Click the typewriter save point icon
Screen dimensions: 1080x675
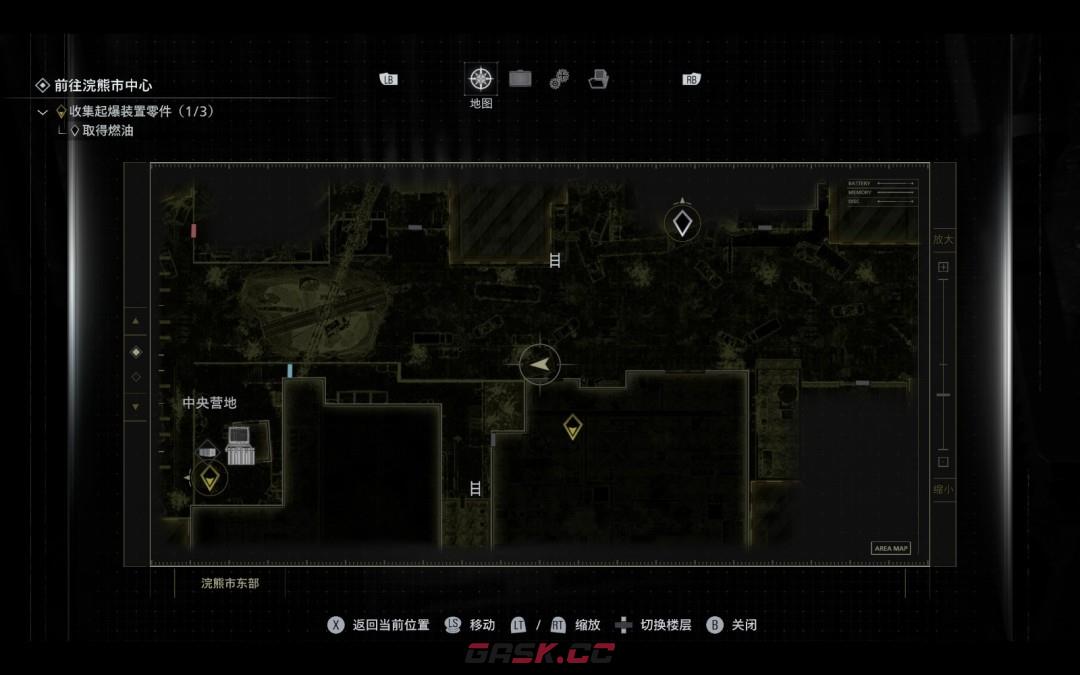coord(240,444)
